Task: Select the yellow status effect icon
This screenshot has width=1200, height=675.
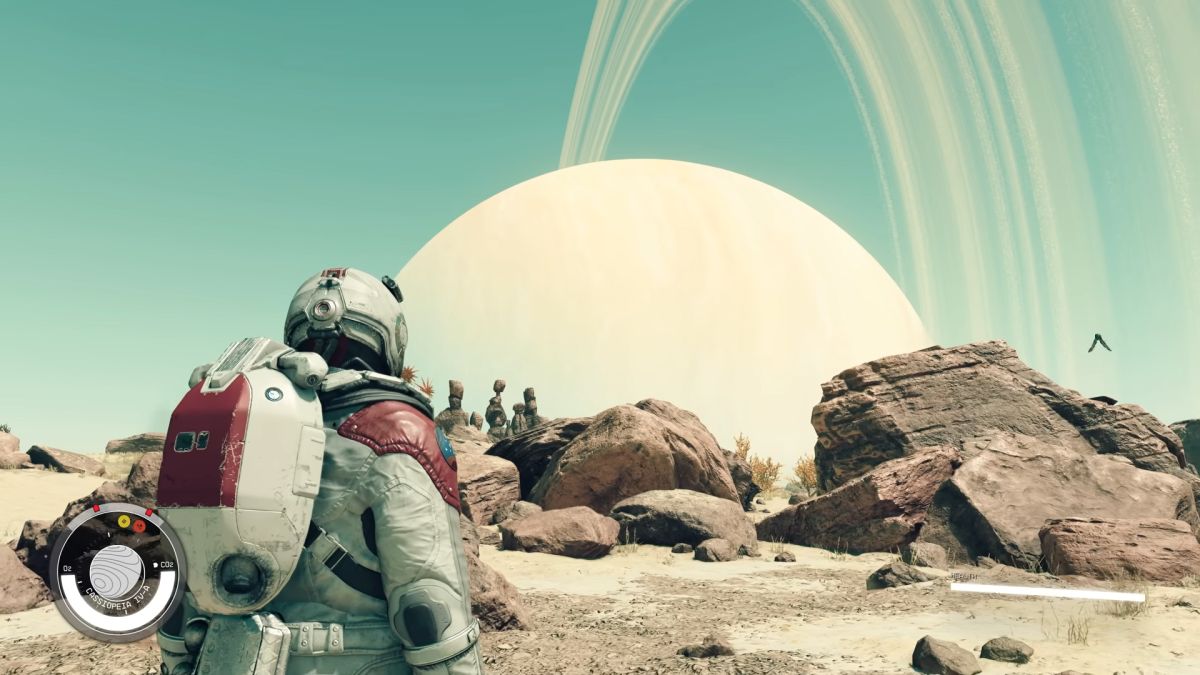Action: pos(124,521)
